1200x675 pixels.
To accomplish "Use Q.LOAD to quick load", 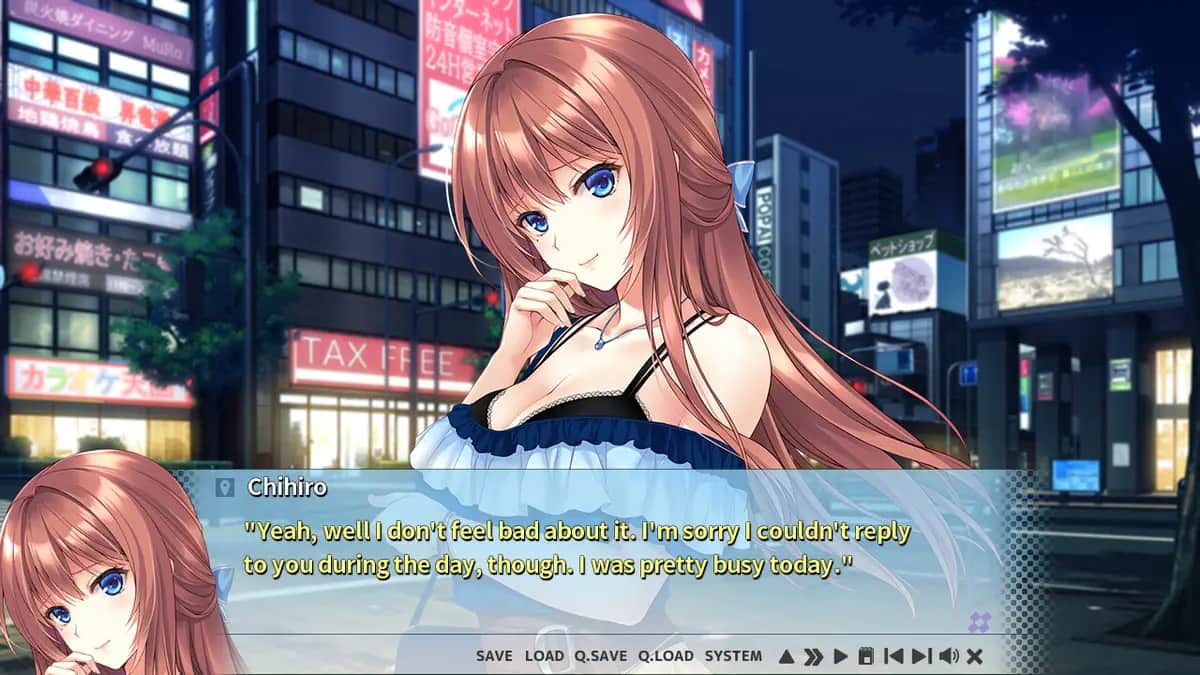I will point(666,656).
